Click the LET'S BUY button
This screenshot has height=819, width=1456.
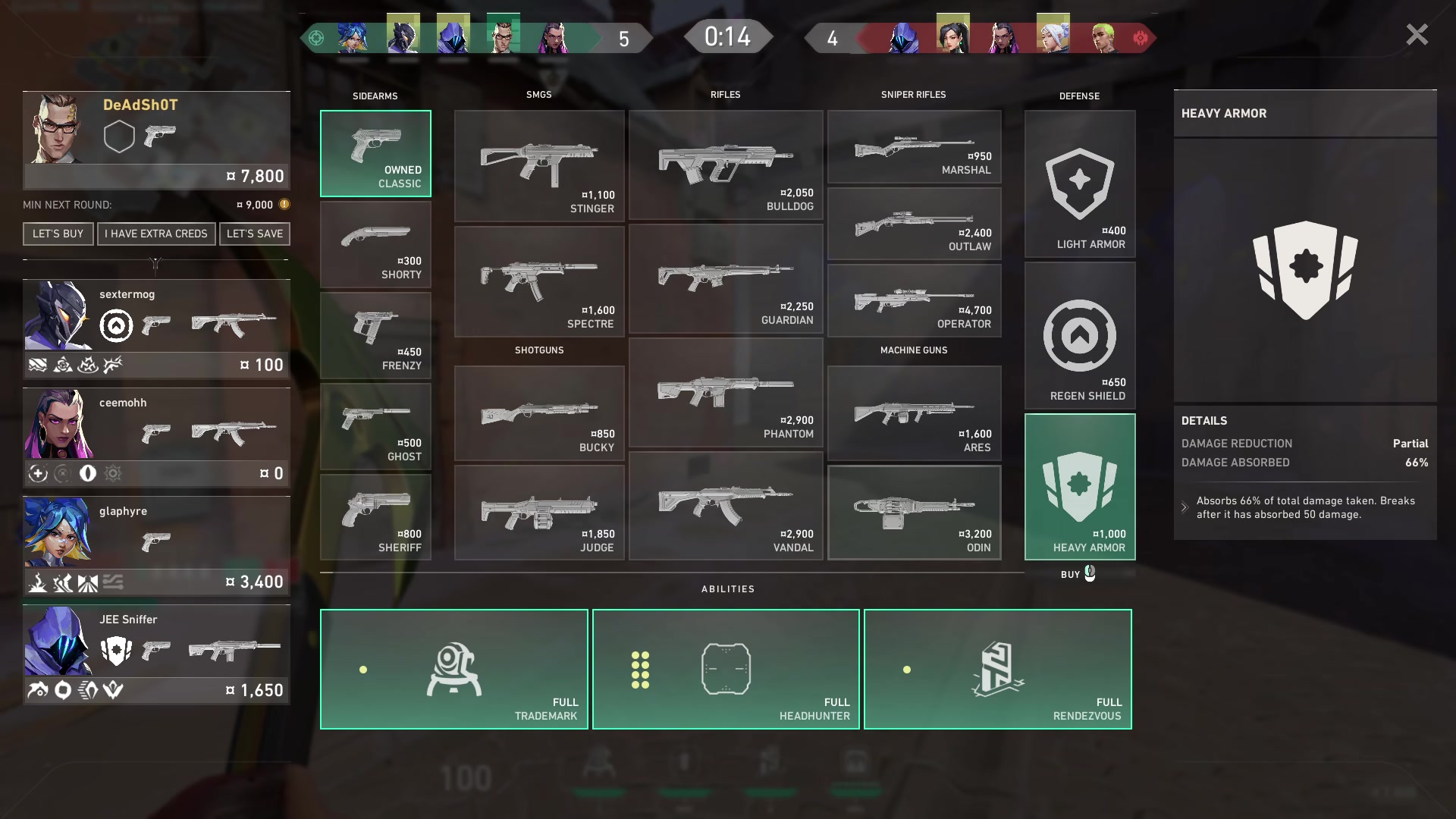pyautogui.click(x=58, y=234)
